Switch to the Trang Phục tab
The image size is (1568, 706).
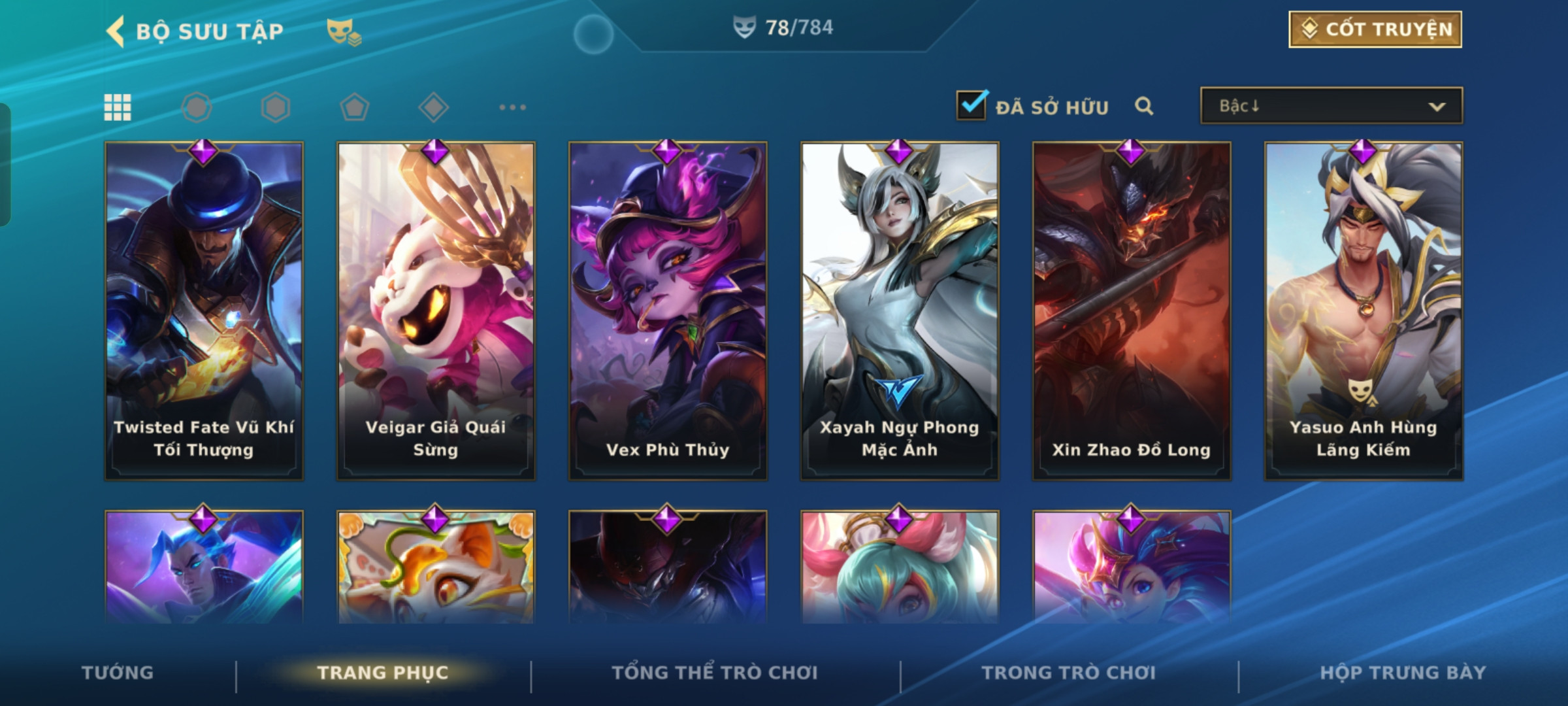[x=383, y=673]
